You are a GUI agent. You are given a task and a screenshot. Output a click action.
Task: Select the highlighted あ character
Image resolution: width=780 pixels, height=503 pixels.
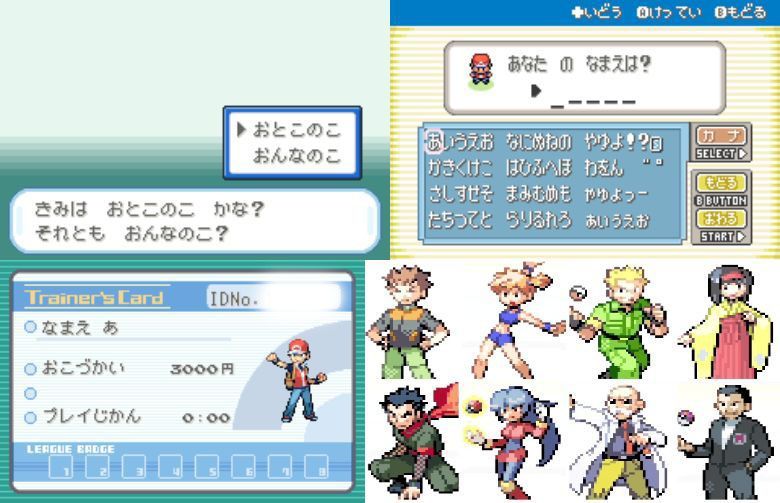tap(435, 140)
